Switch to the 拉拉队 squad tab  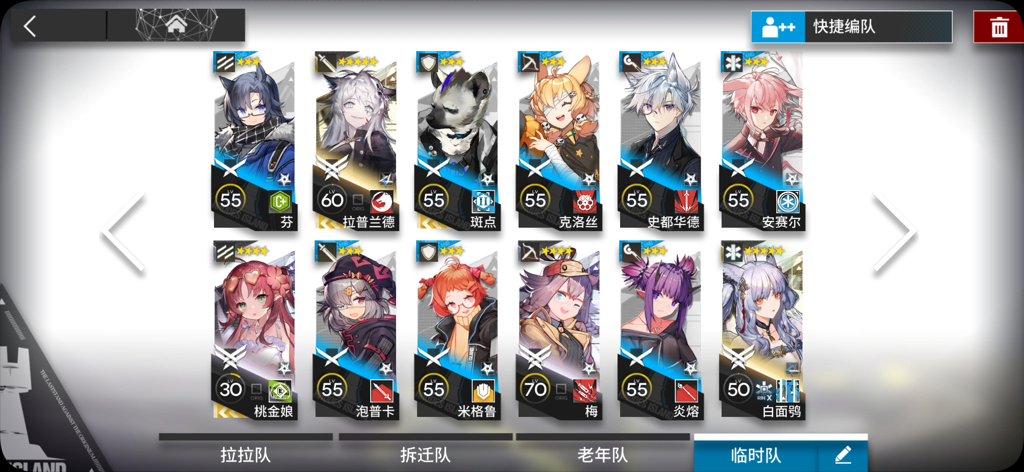pos(245,455)
